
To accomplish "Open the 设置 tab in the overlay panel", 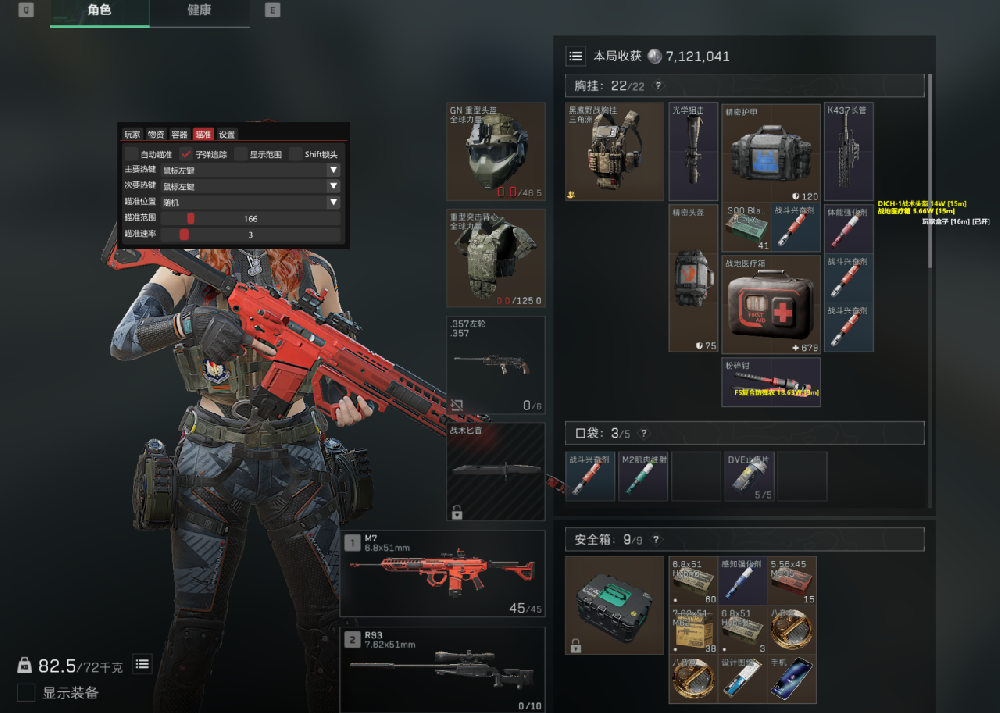I will (227, 134).
